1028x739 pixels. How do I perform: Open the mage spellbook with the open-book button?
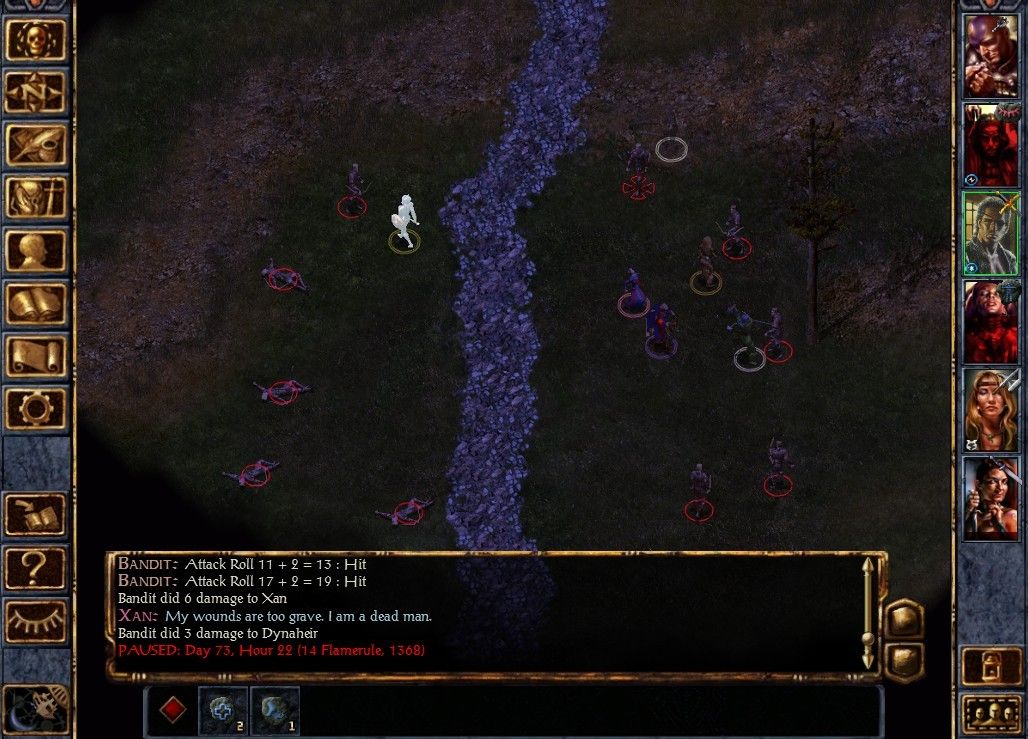[36, 304]
